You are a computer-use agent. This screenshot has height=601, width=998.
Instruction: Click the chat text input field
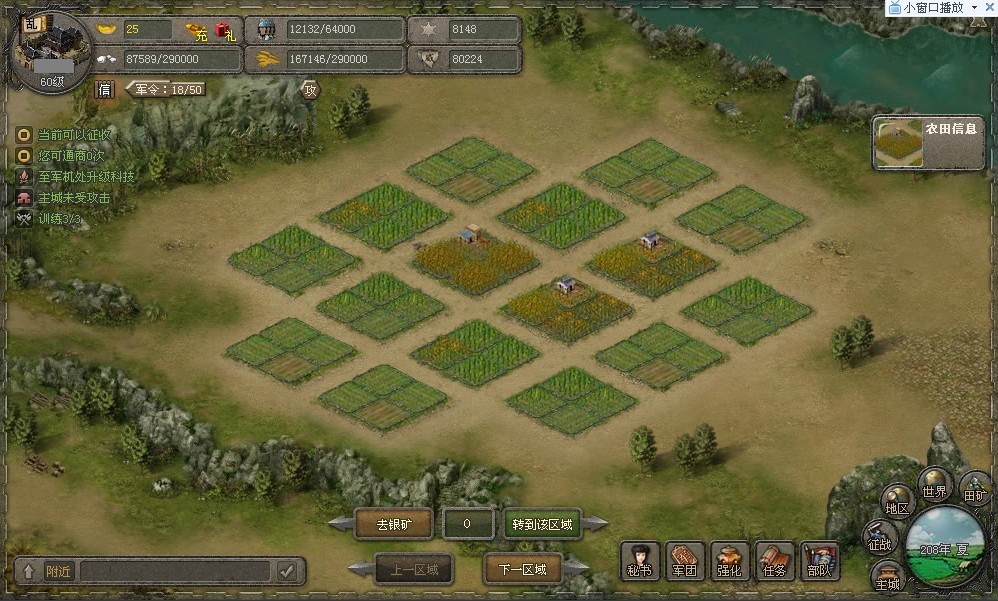tap(175, 571)
